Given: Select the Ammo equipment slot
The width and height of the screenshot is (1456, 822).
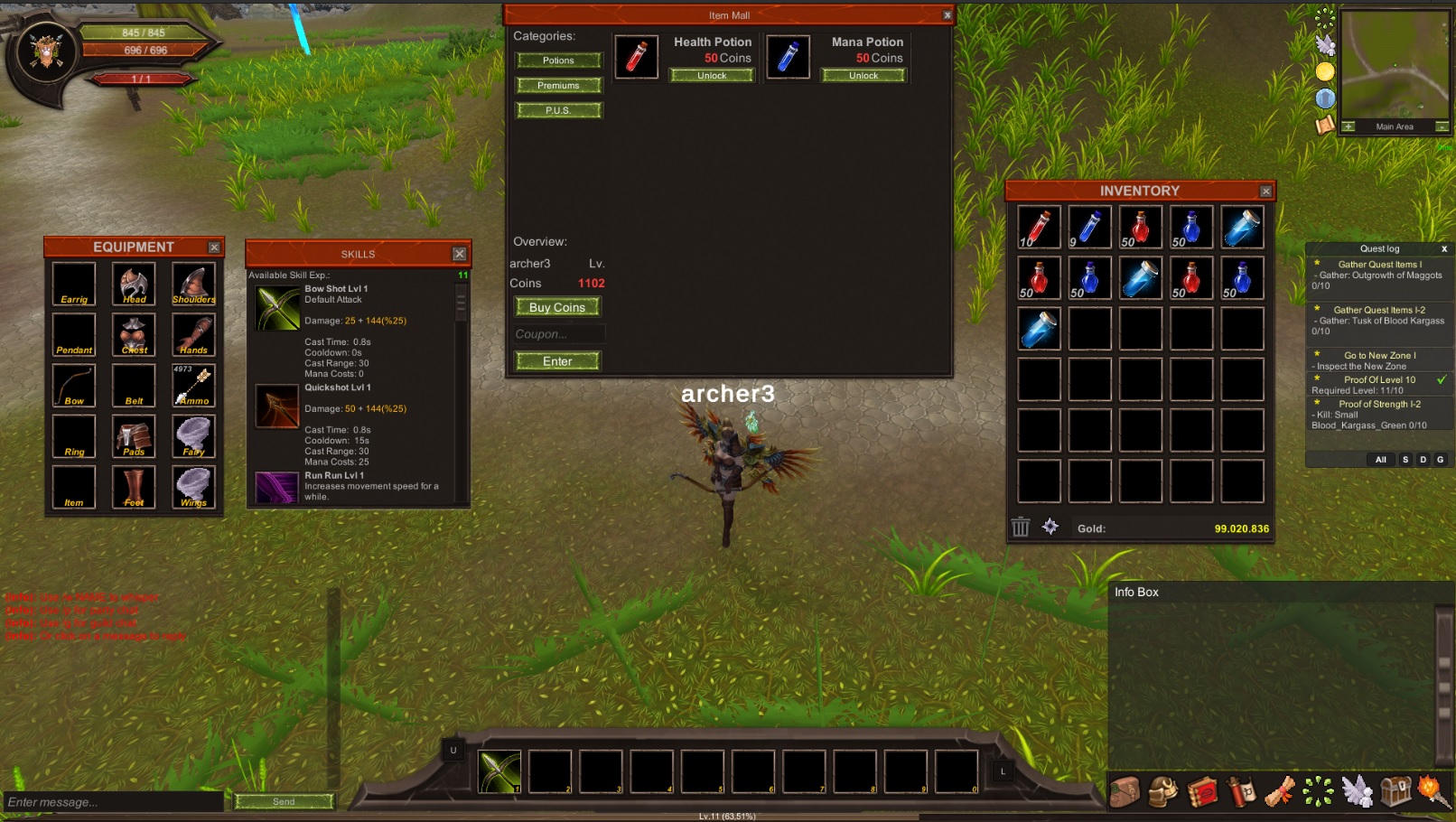Looking at the screenshot, I should point(193,386).
